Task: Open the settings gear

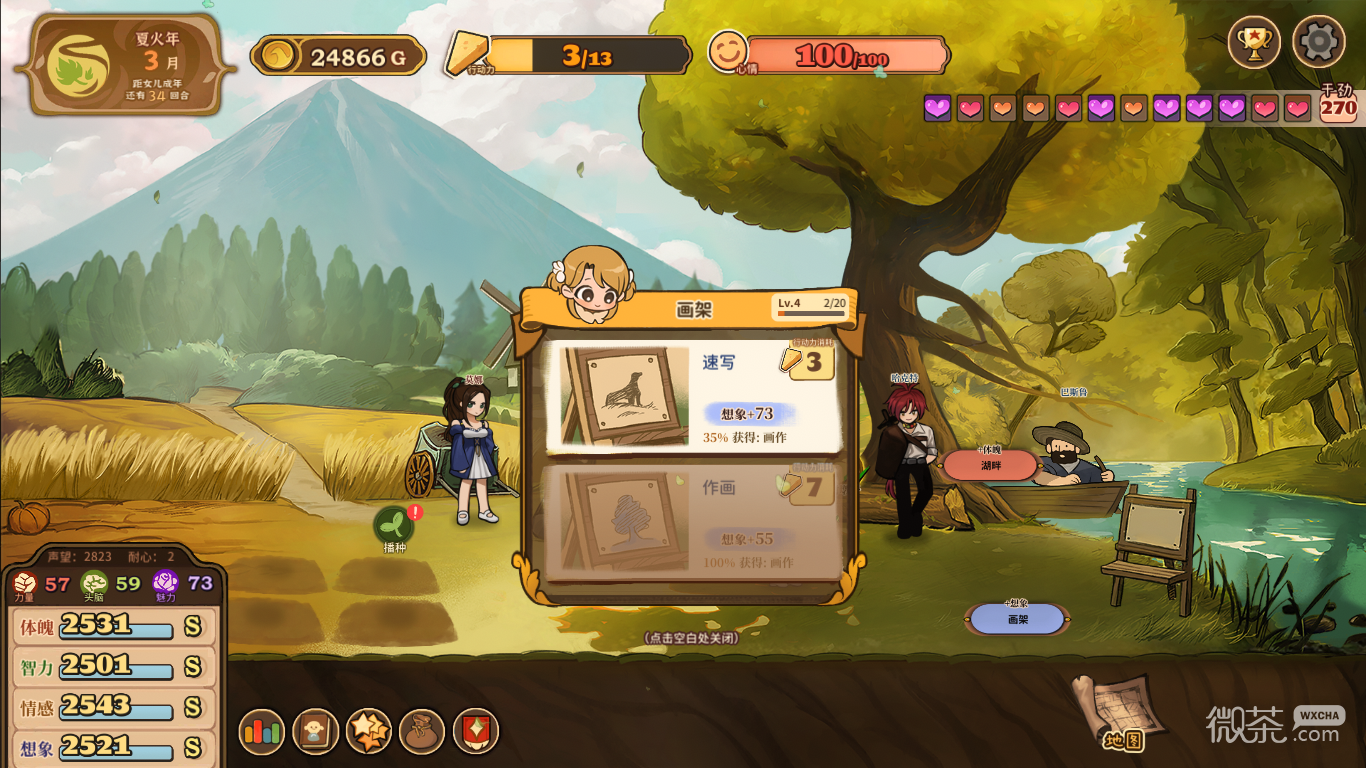Action: click(x=1318, y=43)
